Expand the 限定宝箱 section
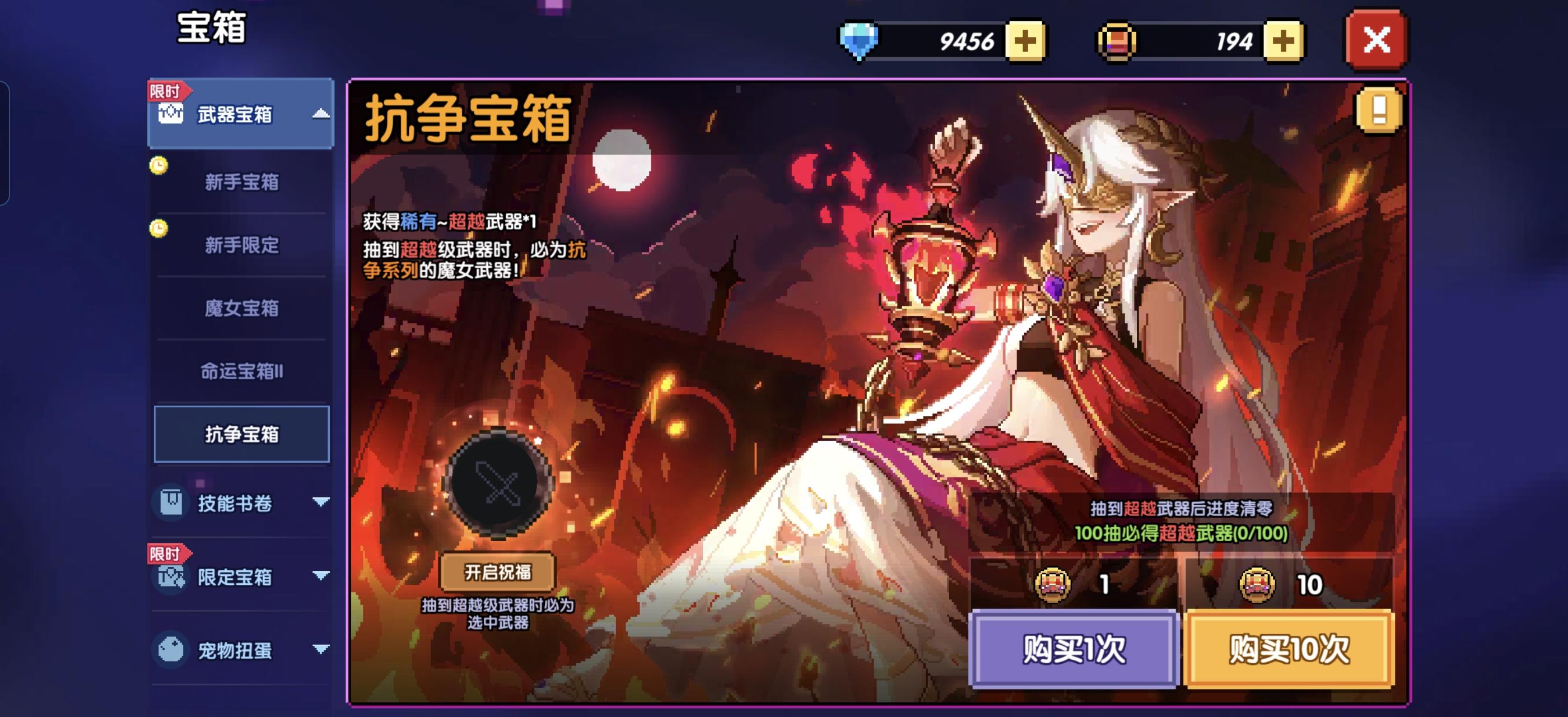Viewport: 1568px width, 717px height. coord(321,578)
